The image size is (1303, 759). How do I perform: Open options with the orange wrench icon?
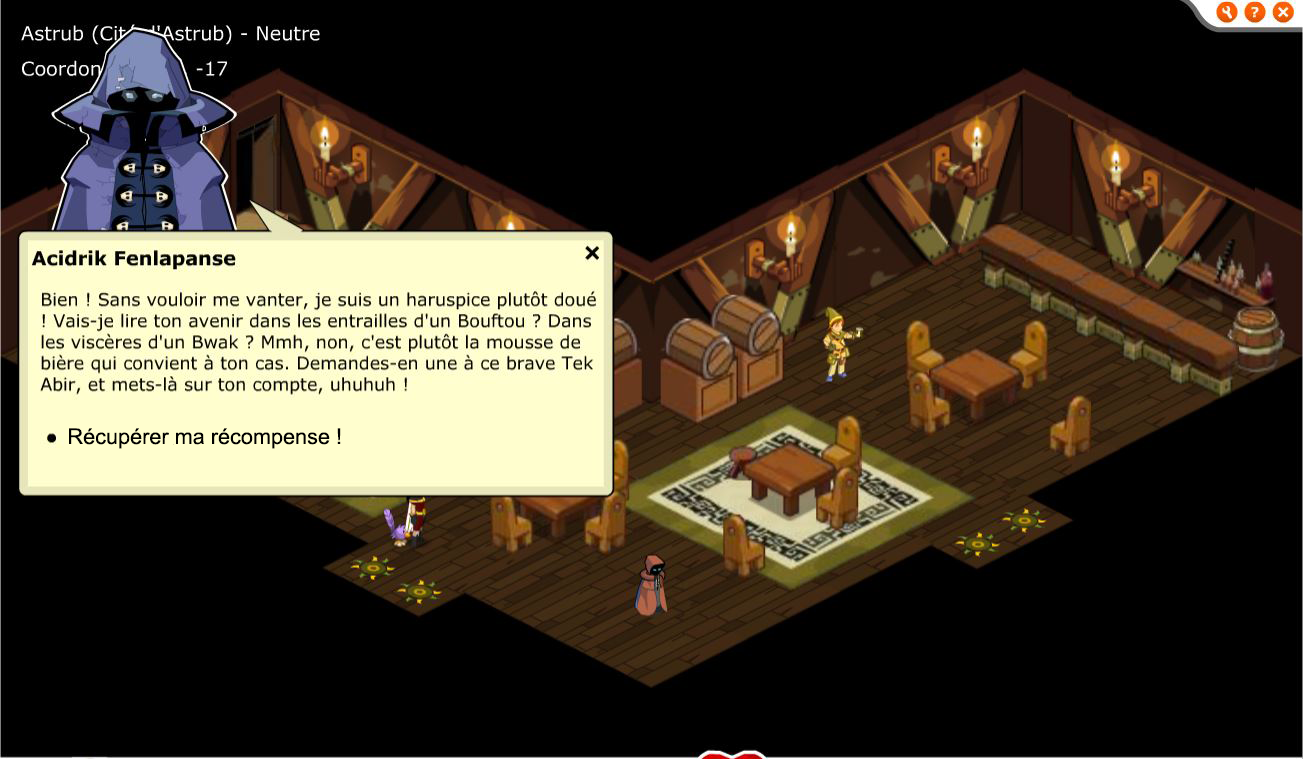pos(1227,12)
